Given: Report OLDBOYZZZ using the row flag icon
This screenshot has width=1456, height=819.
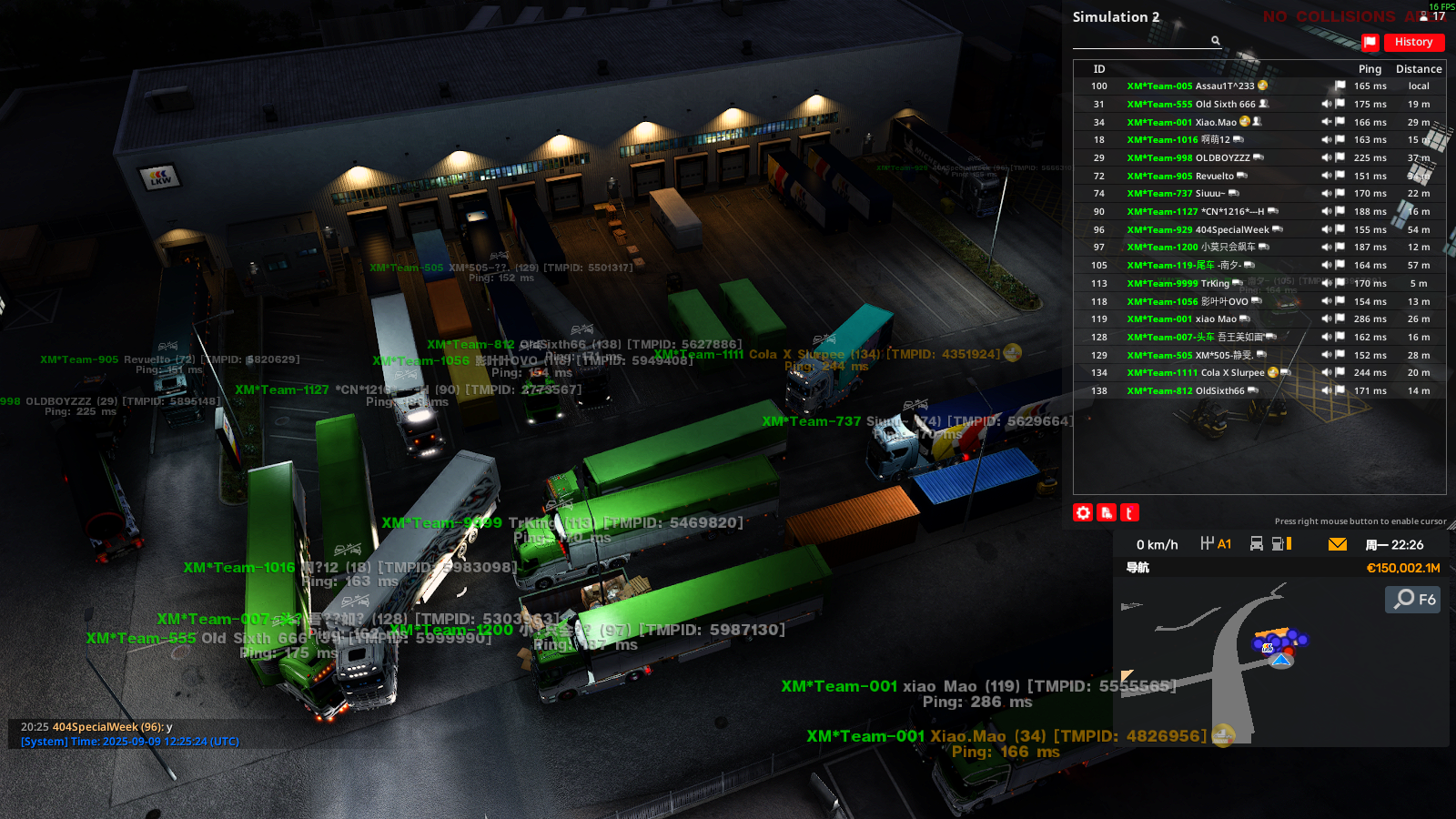Looking at the screenshot, I should pos(1340,157).
